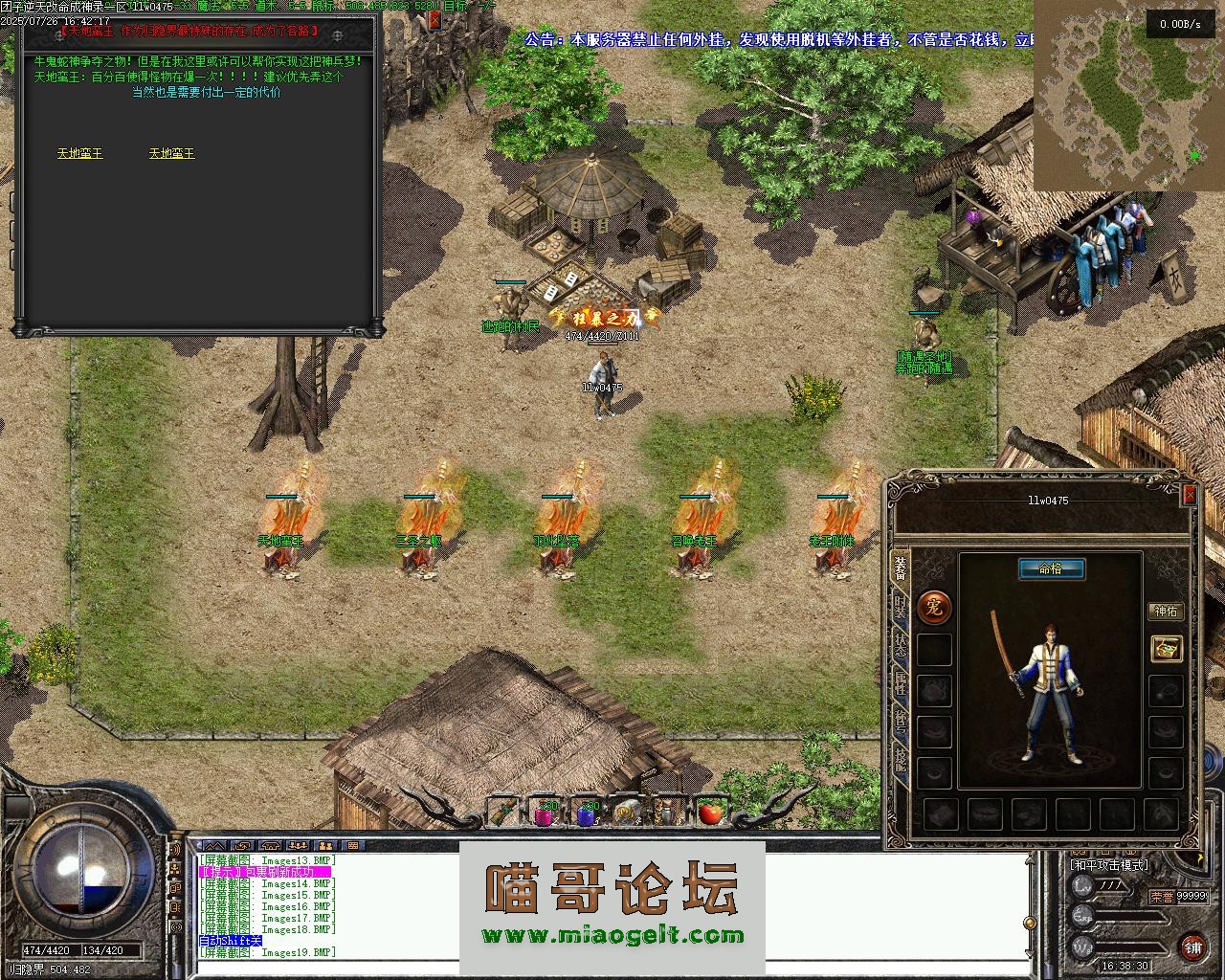Close the character equipment panel
1225x980 pixels.
(x=1189, y=495)
